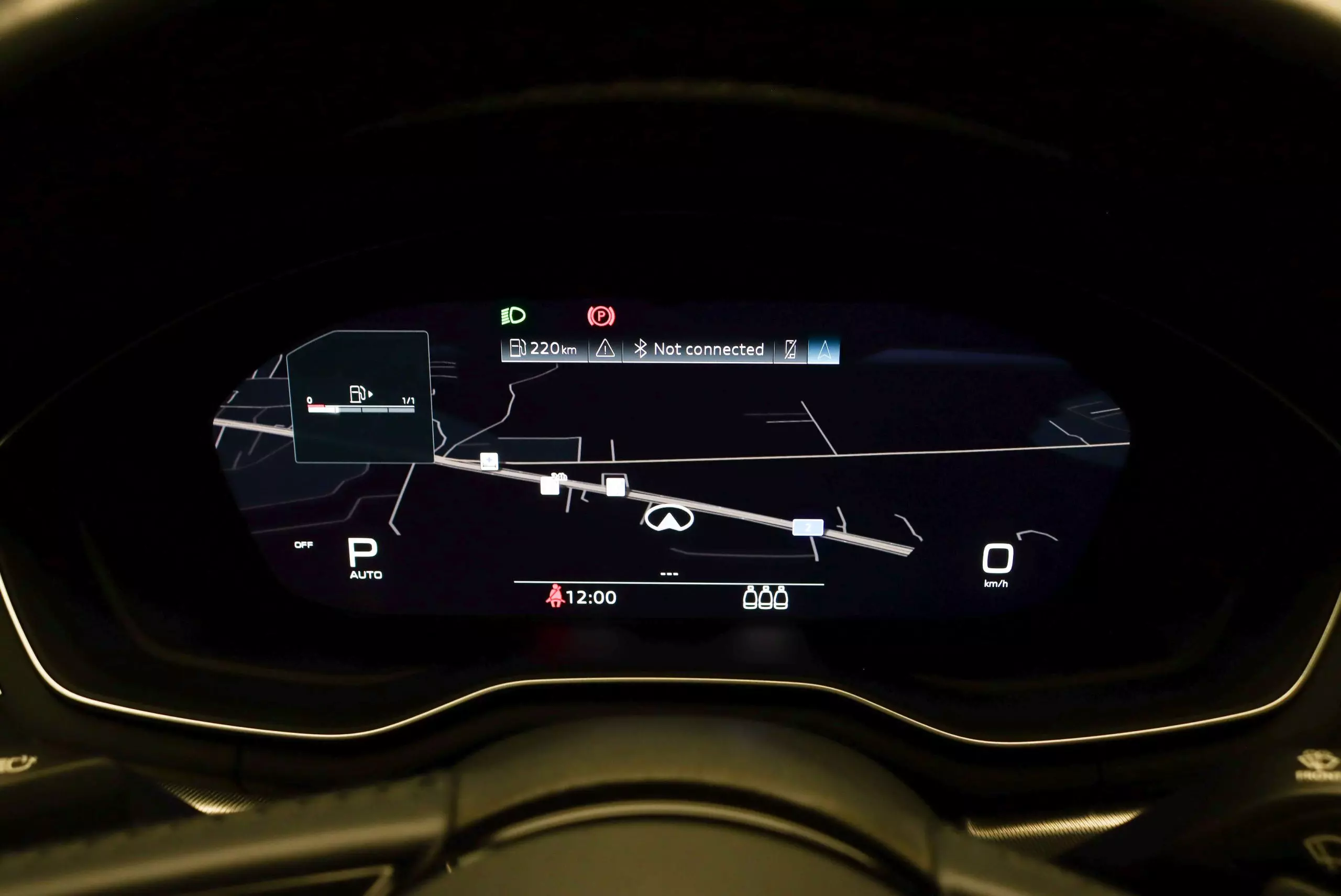The image size is (1341, 896).
Task: Click the blue road number marker on the map
Action: pyautogui.click(x=807, y=527)
